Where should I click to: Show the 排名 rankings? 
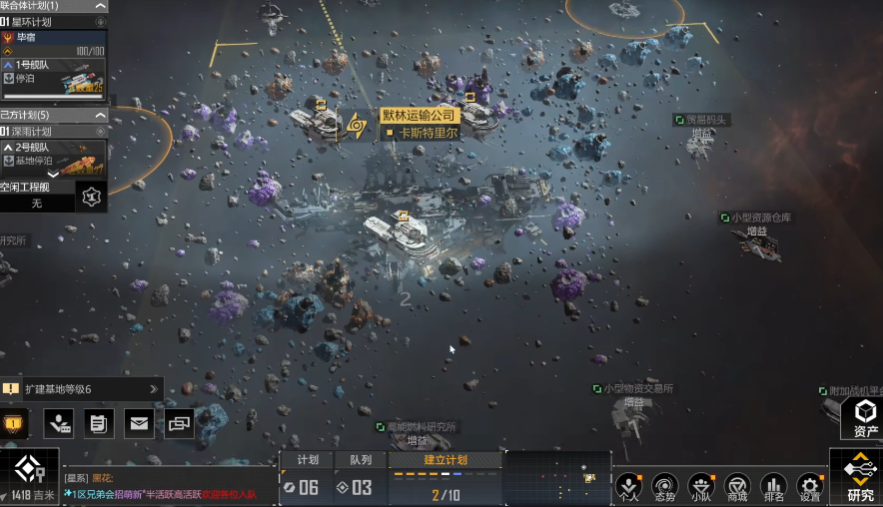[773, 487]
